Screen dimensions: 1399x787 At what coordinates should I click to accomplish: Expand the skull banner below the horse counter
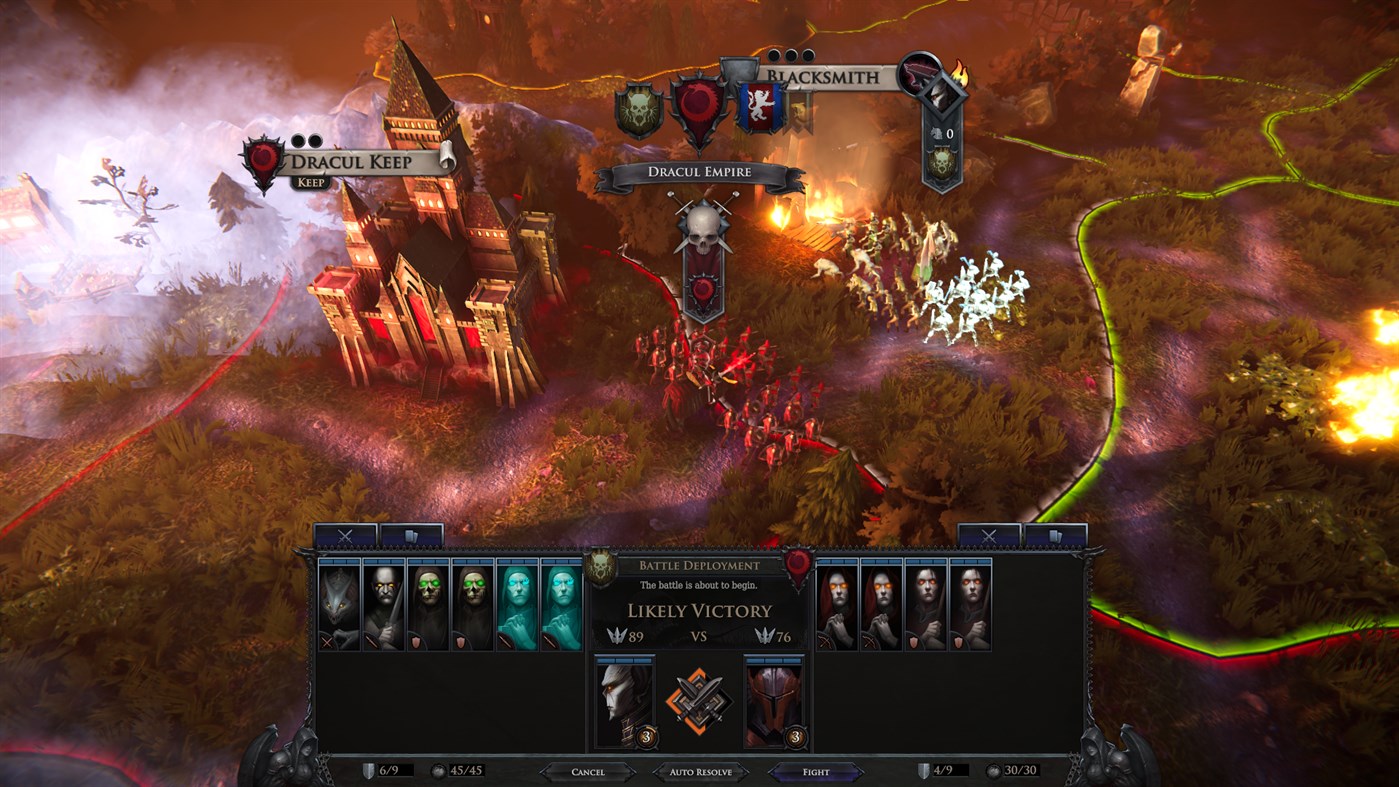click(x=941, y=162)
